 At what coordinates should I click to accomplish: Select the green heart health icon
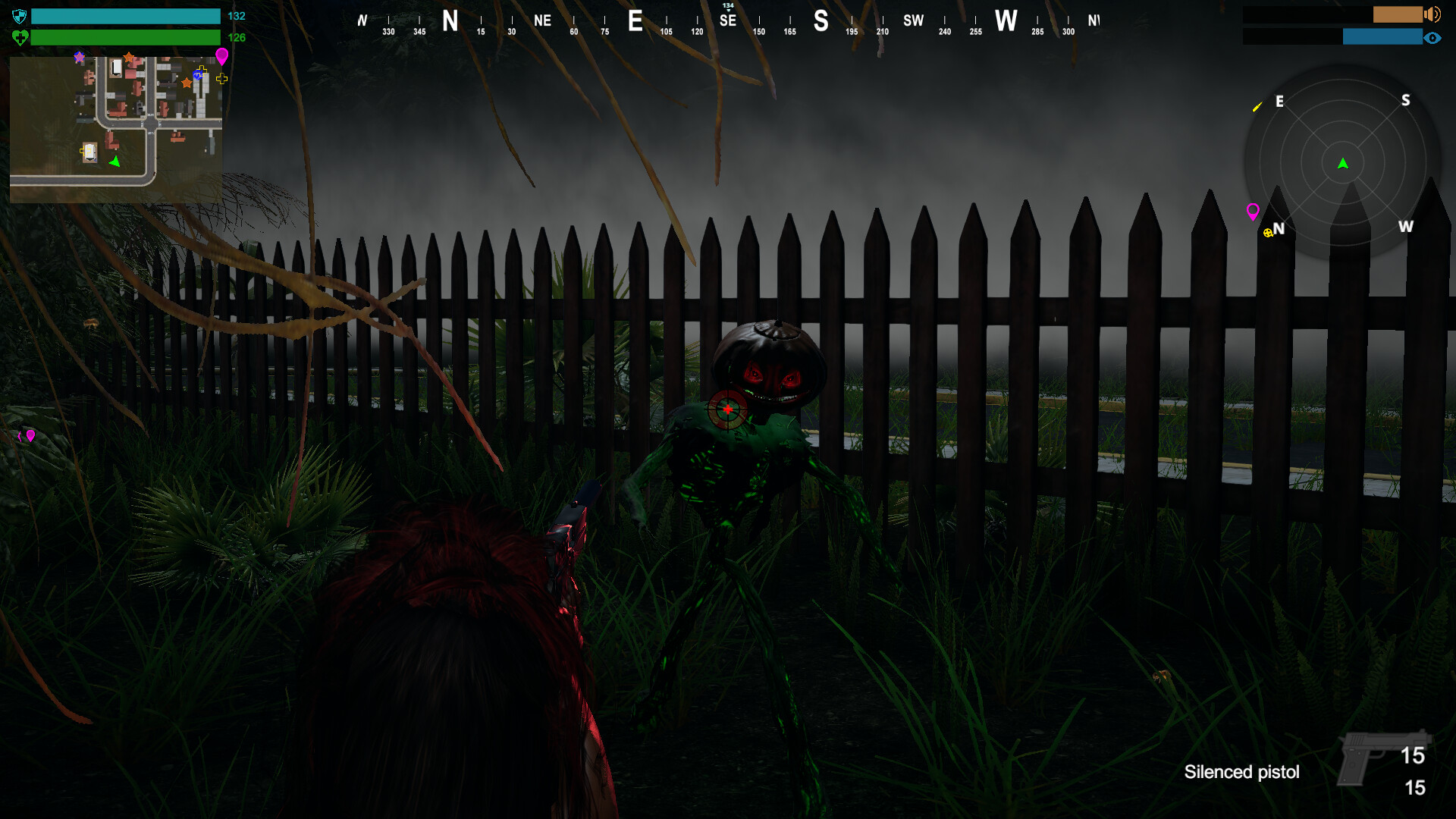click(20, 37)
